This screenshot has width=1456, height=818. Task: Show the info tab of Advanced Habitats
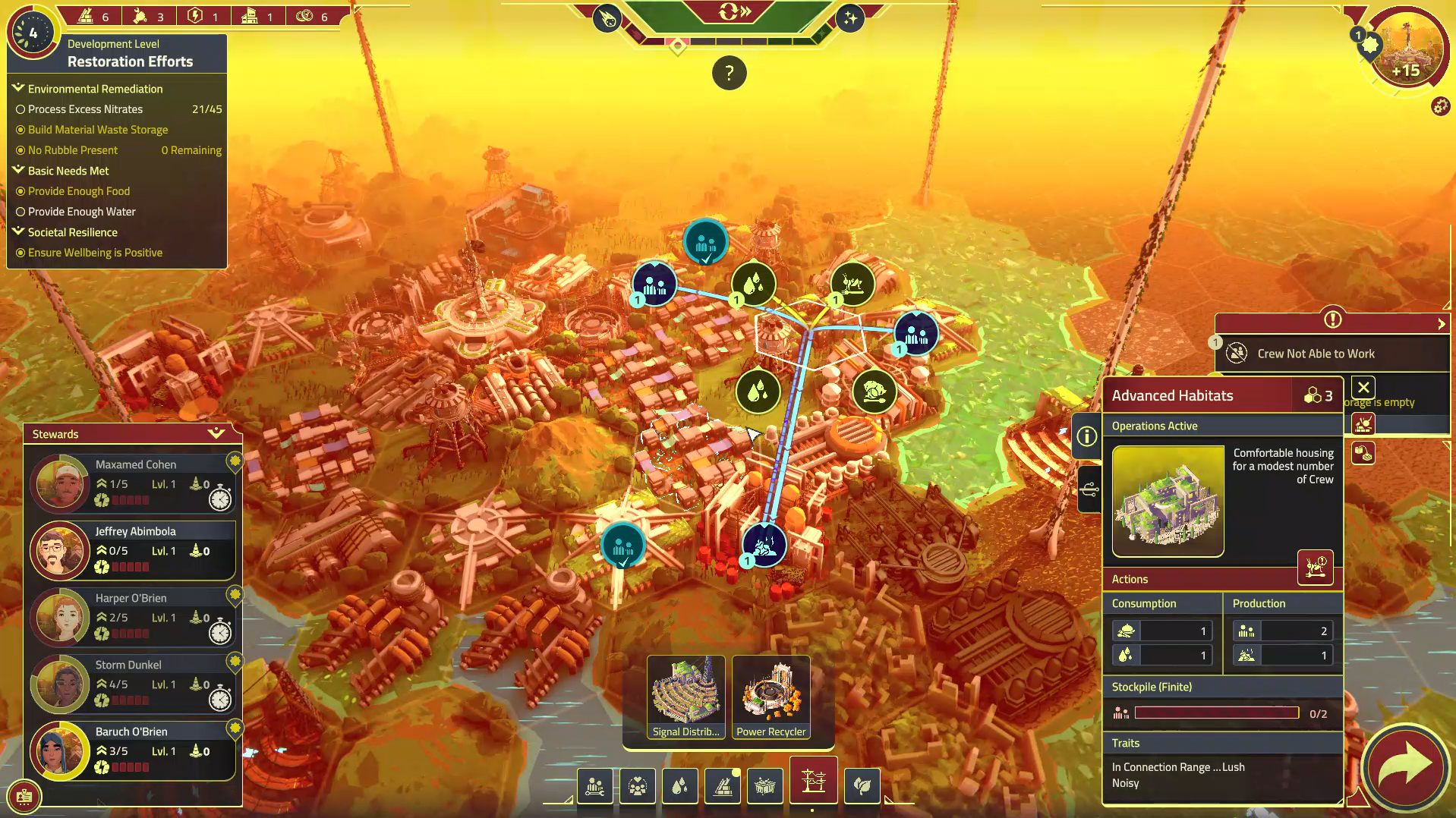pos(1087,436)
